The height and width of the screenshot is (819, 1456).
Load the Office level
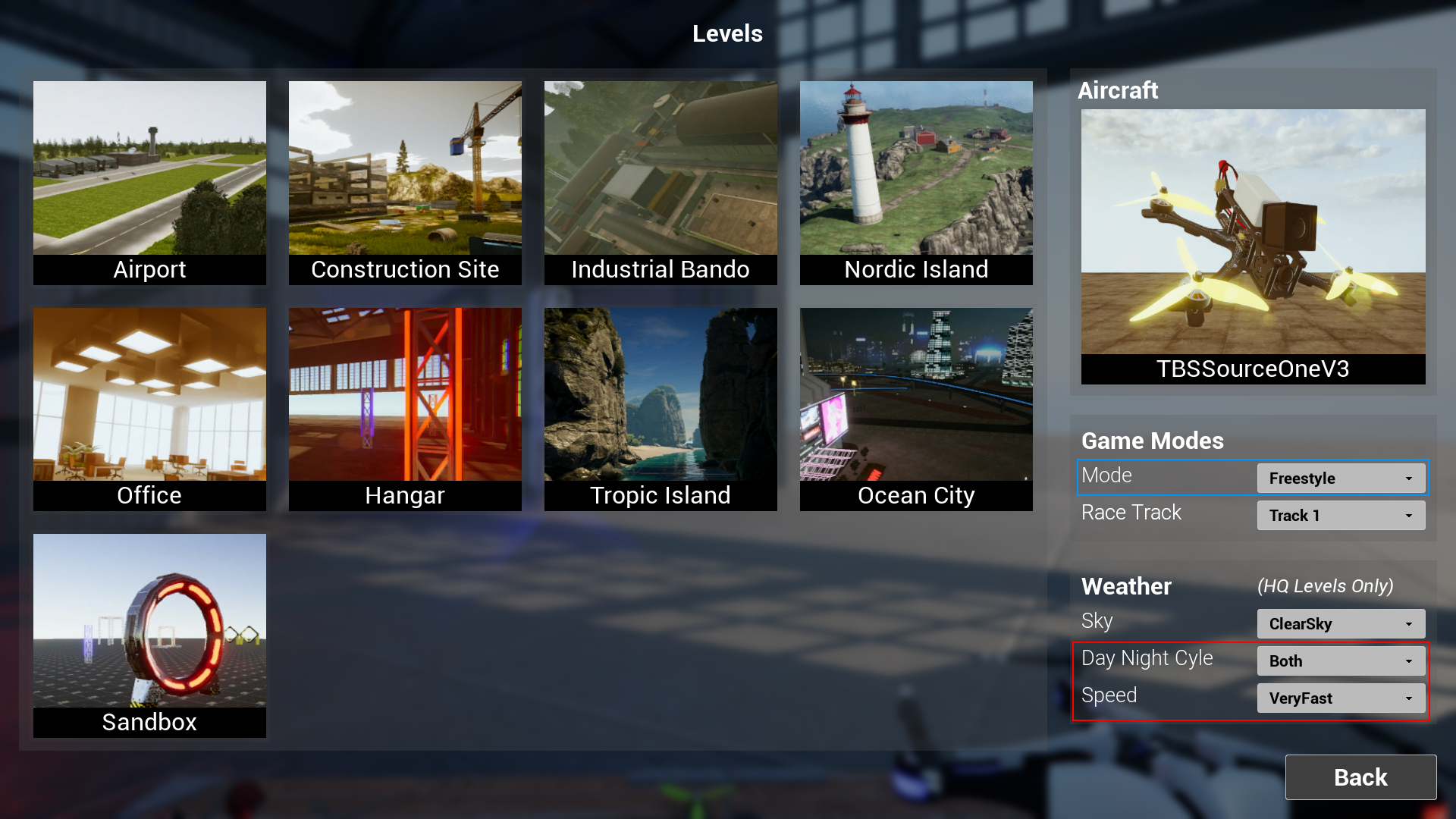[149, 409]
